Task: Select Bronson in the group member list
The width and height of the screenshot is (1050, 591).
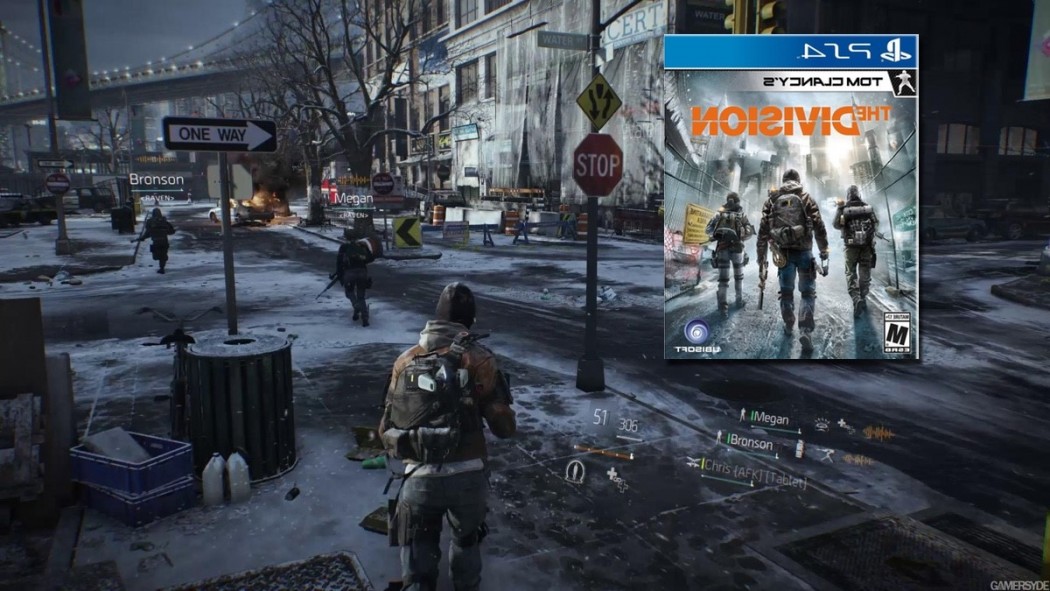Action: (752, 442)
